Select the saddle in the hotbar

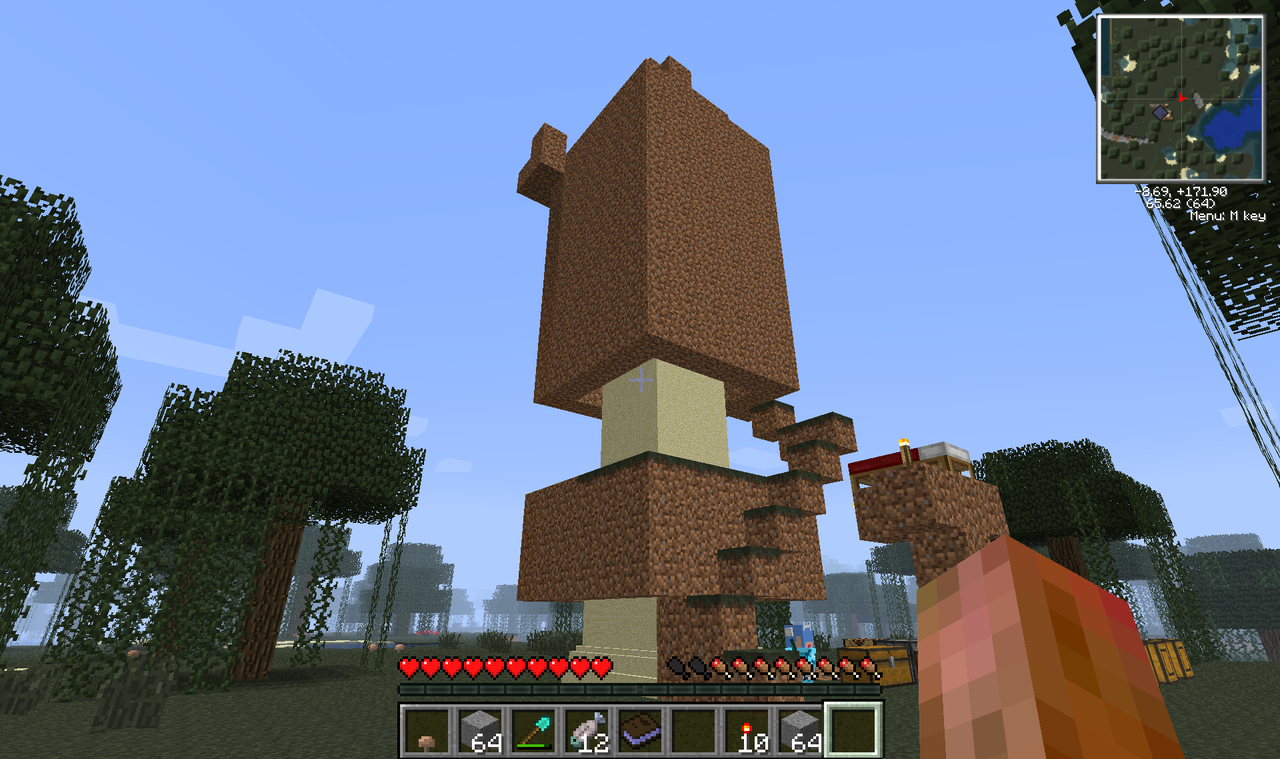click(x=640, y=730)
